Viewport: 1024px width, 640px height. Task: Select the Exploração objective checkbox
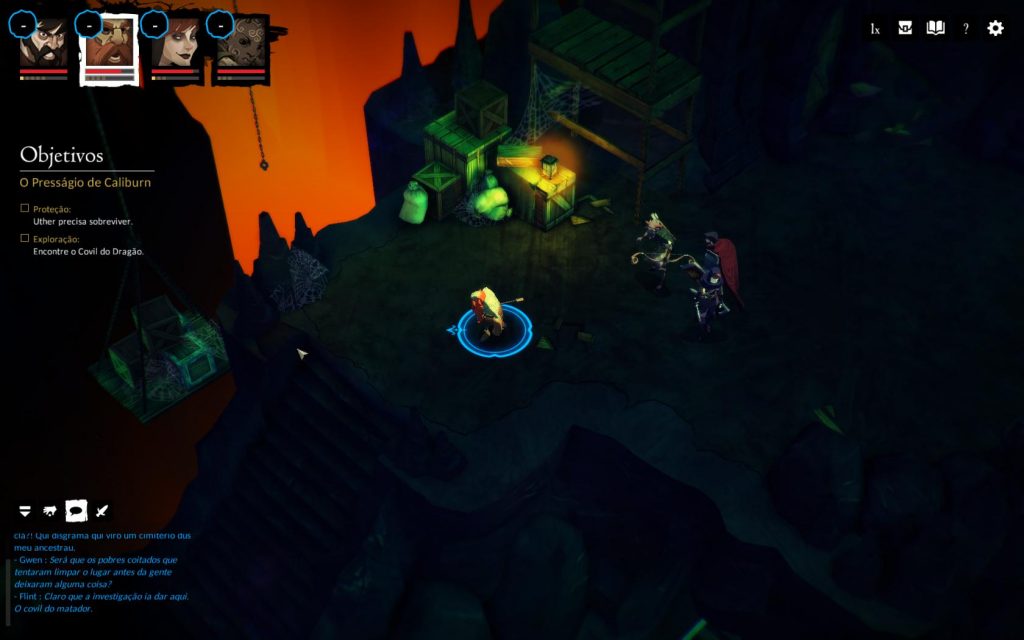tap(25, 239)
